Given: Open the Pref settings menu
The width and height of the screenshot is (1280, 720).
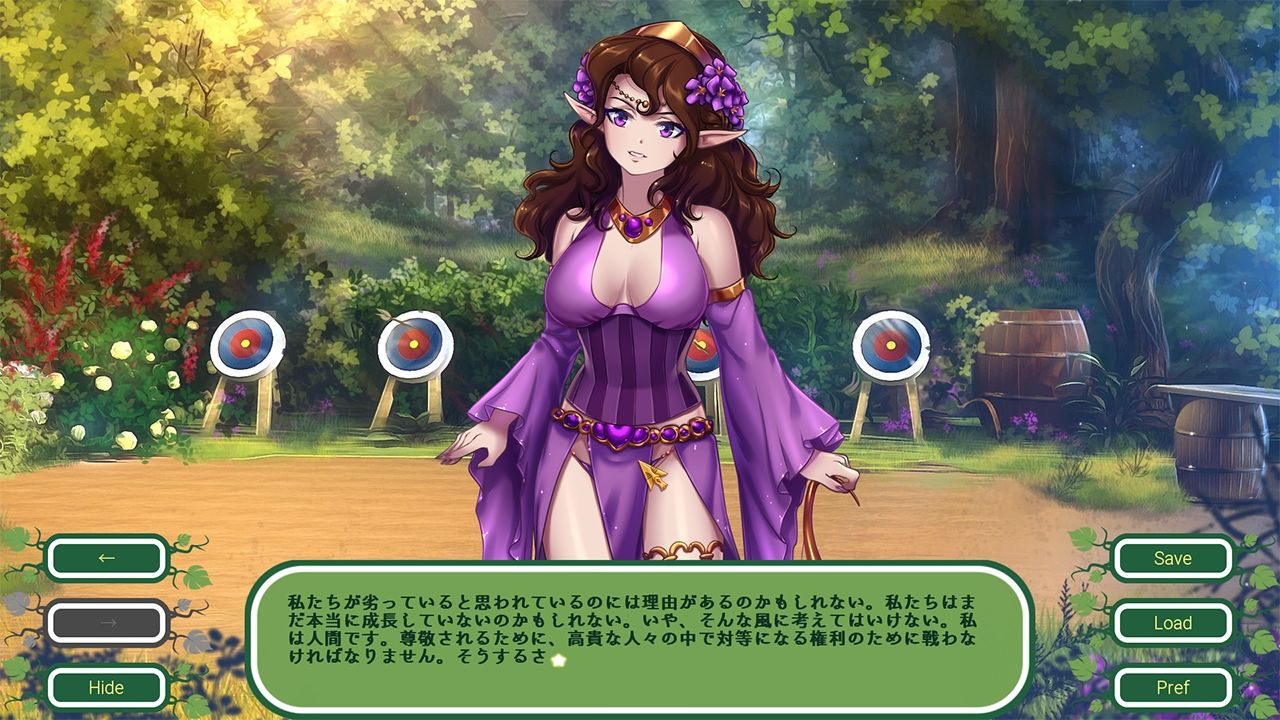Looking at the screenshot, I should (x=1172, y=688).
